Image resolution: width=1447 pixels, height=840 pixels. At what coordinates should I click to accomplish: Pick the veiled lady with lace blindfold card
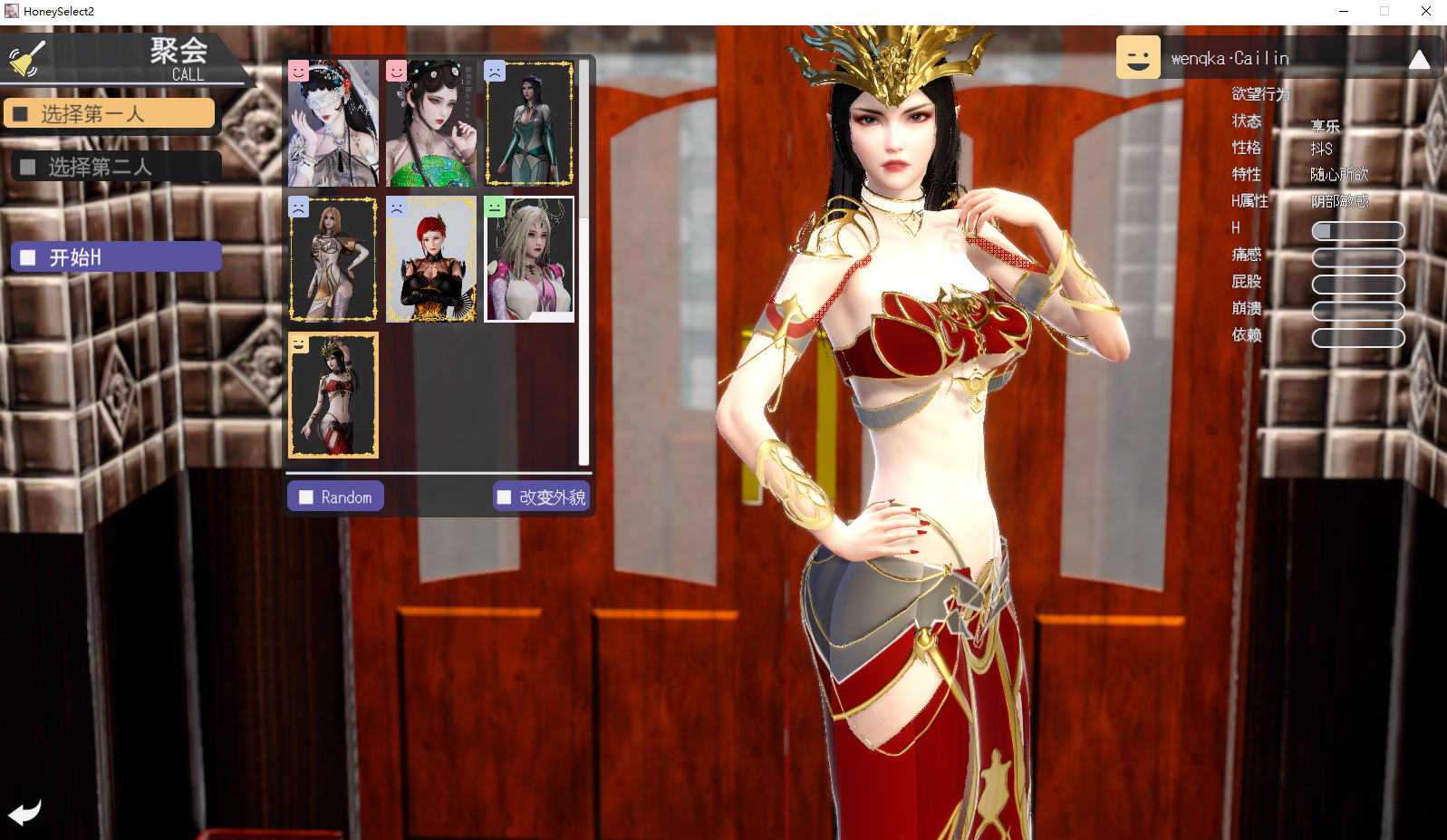(x=333, y=124)
